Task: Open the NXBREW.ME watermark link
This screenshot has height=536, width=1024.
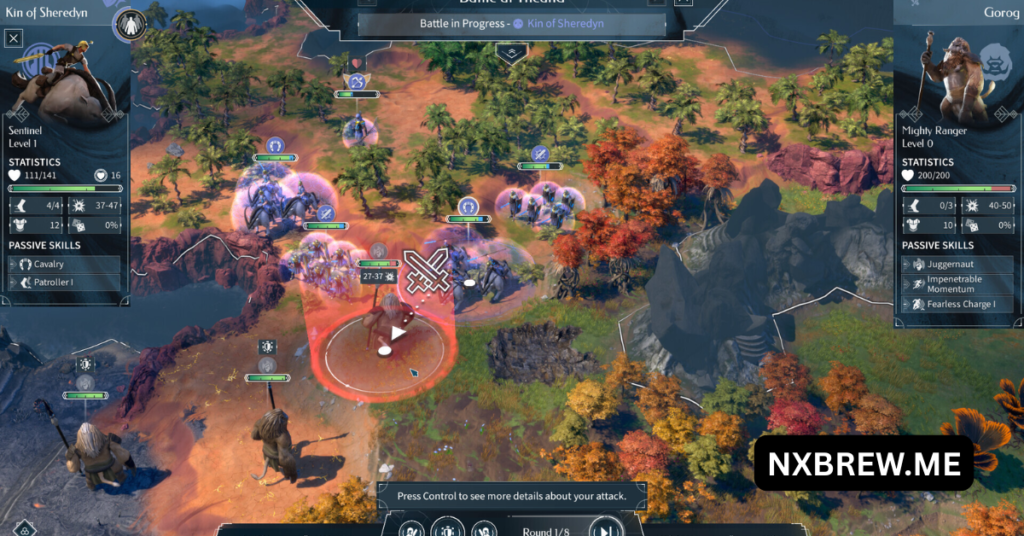Action: point(863,463)
